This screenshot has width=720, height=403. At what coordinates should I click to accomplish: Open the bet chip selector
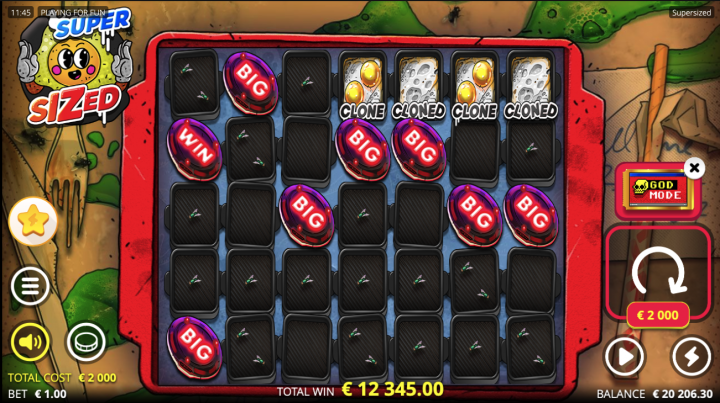86,342
